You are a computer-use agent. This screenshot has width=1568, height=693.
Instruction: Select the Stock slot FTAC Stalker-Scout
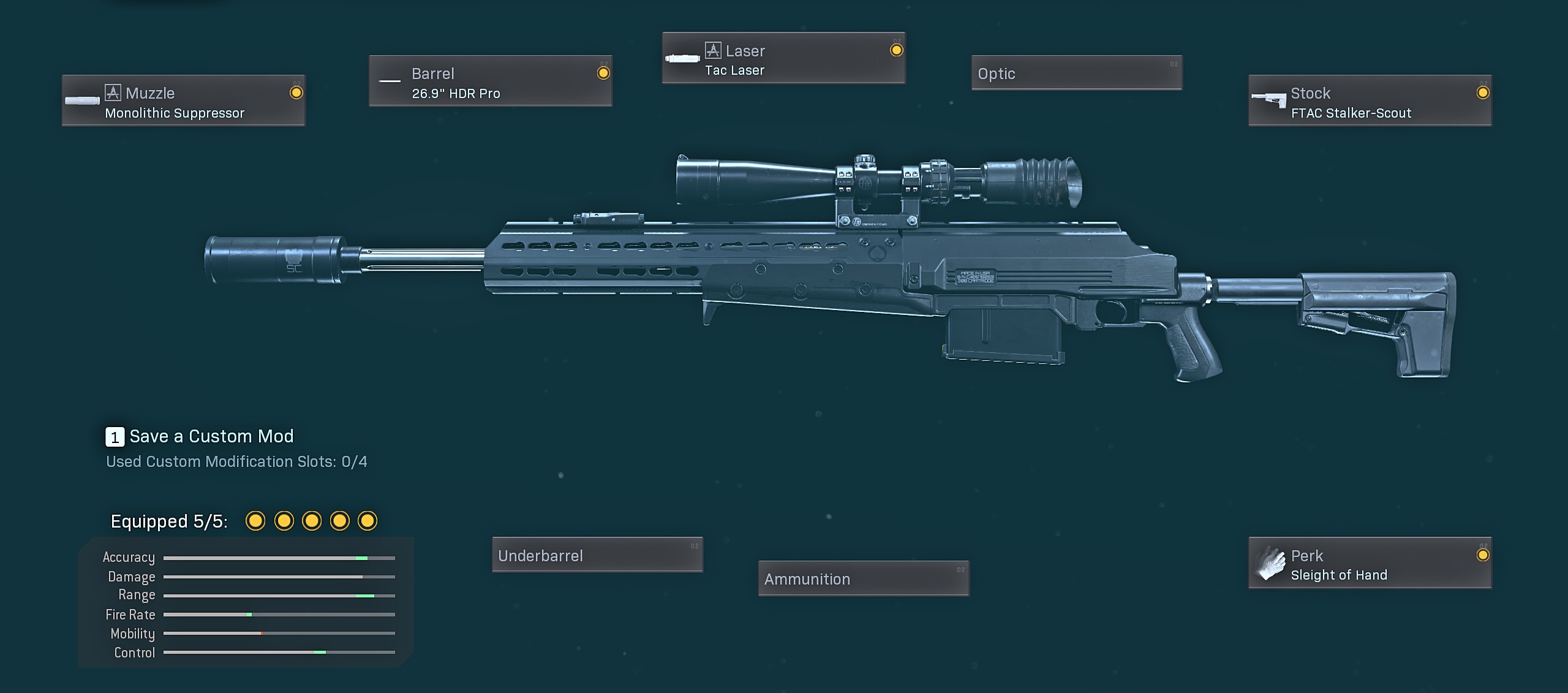1370,101
